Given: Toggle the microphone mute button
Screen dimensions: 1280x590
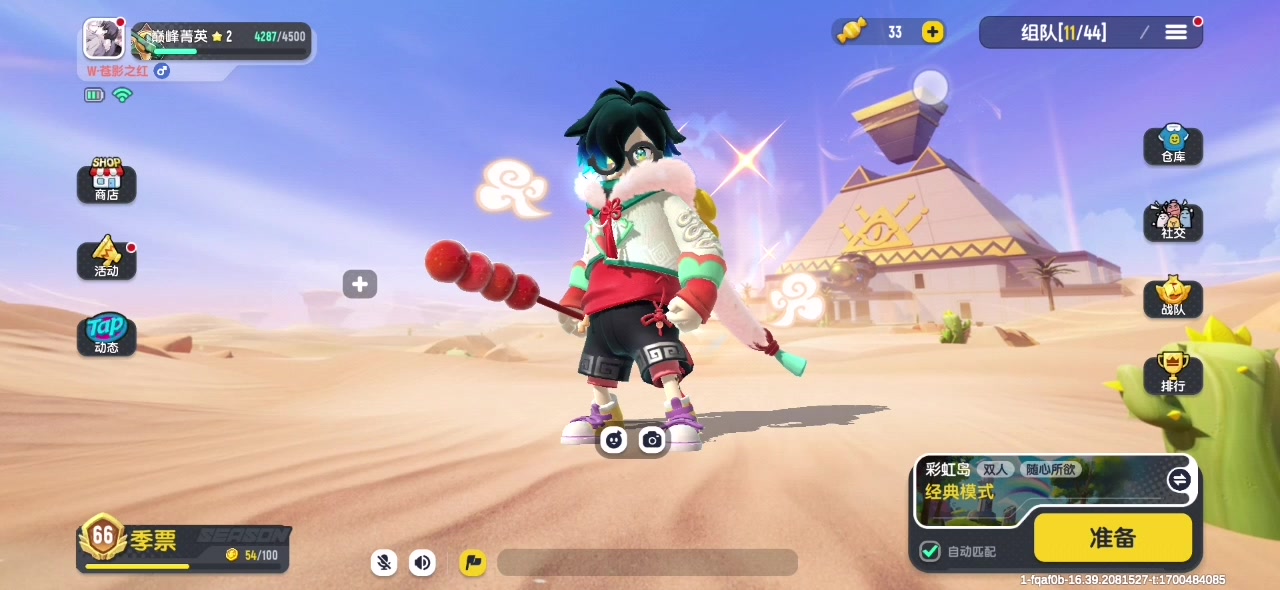Looking at the screenshot, I should (x=384, y=562).
